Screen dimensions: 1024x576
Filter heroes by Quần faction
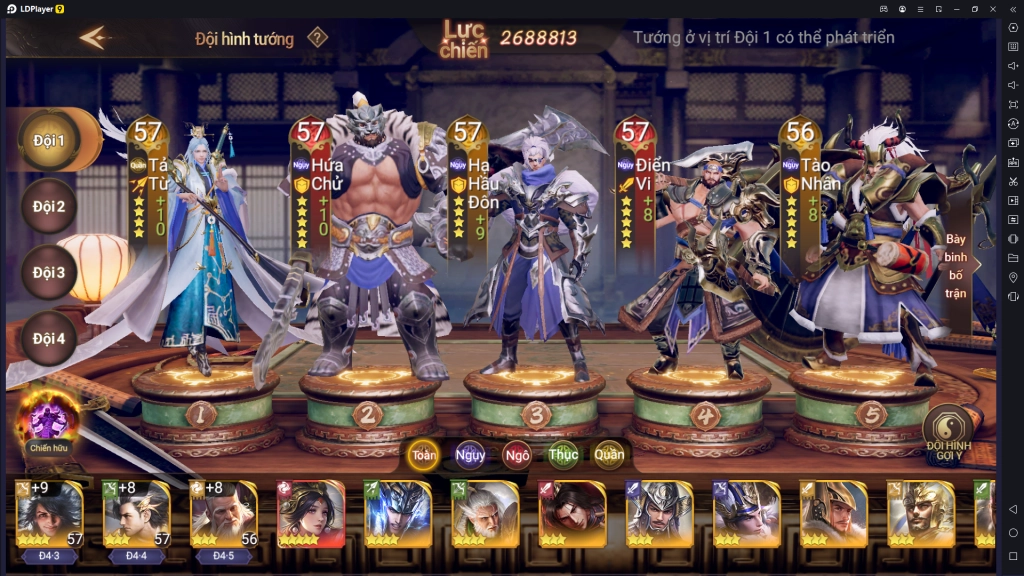pos(609,455)
